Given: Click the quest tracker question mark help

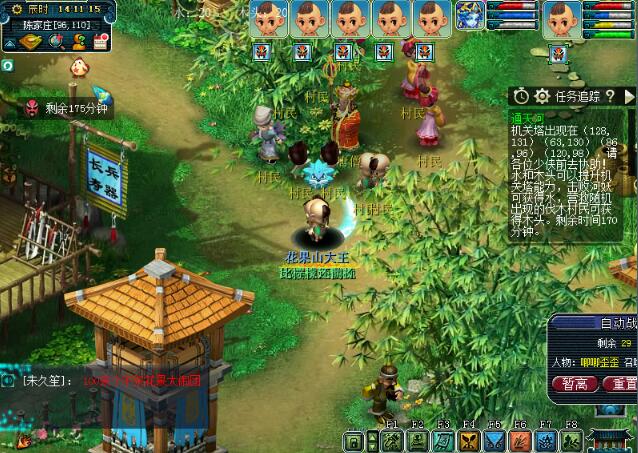Looking at the screenshot, I should pos(609,96).
